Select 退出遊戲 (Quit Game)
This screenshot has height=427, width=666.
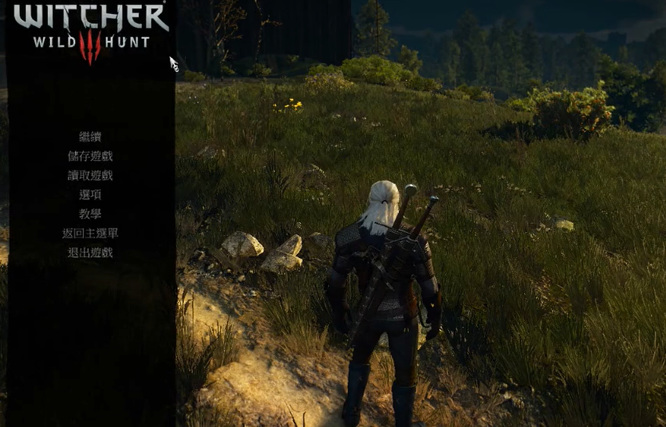pyautogui.click(x=90, y=252)
